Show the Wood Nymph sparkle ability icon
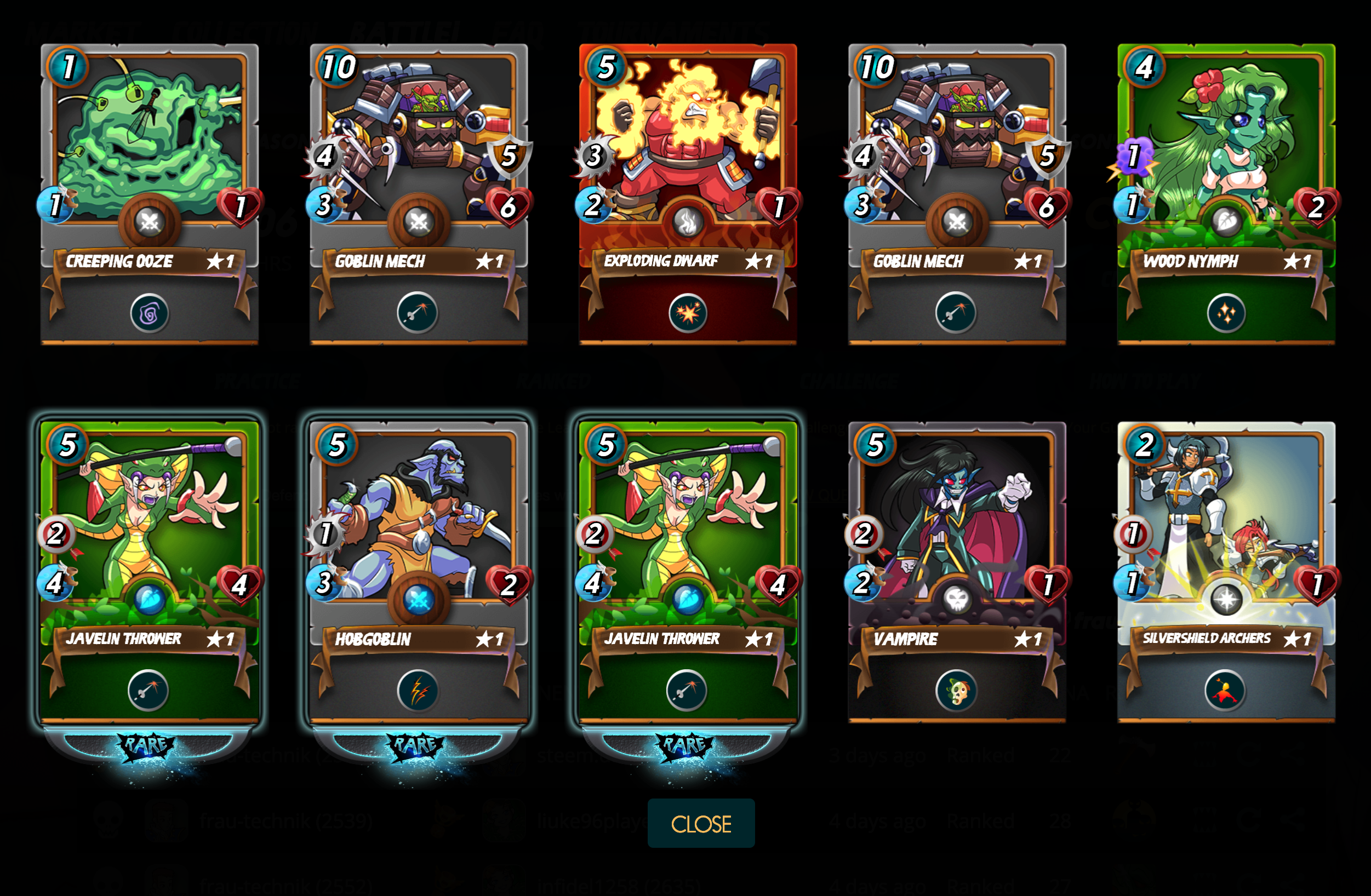 click(1226, 314)
